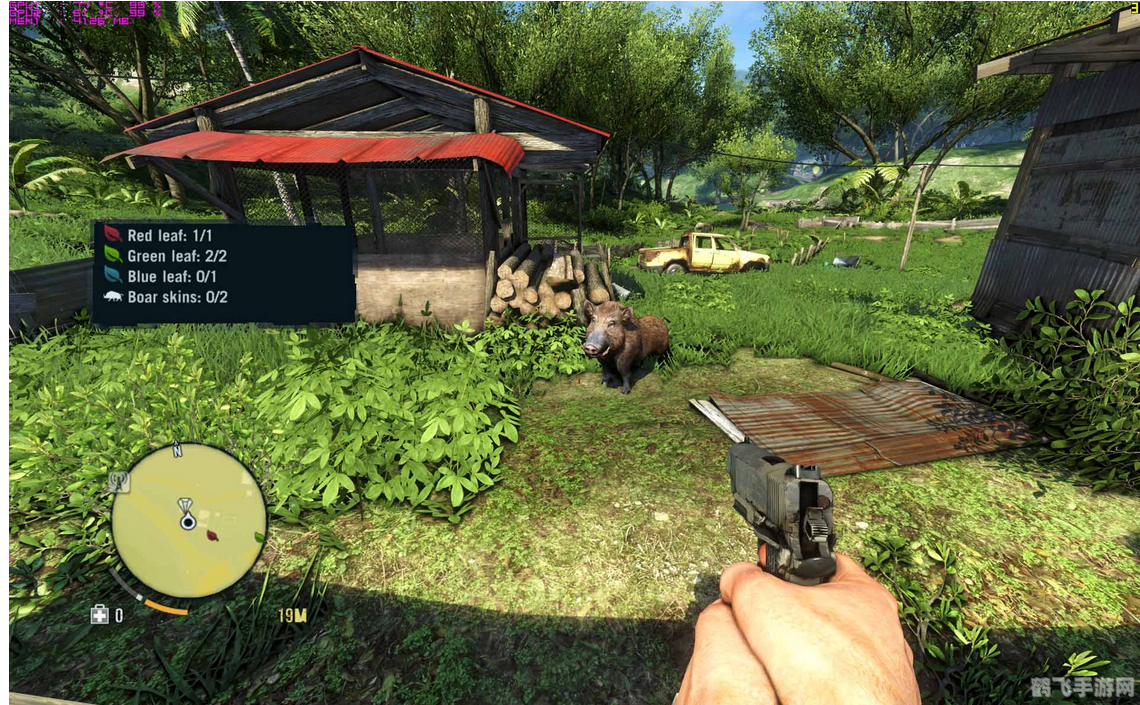Select the radio tower icon on minimap
Screen dimensions: 1140x705
tap(119, 481)
